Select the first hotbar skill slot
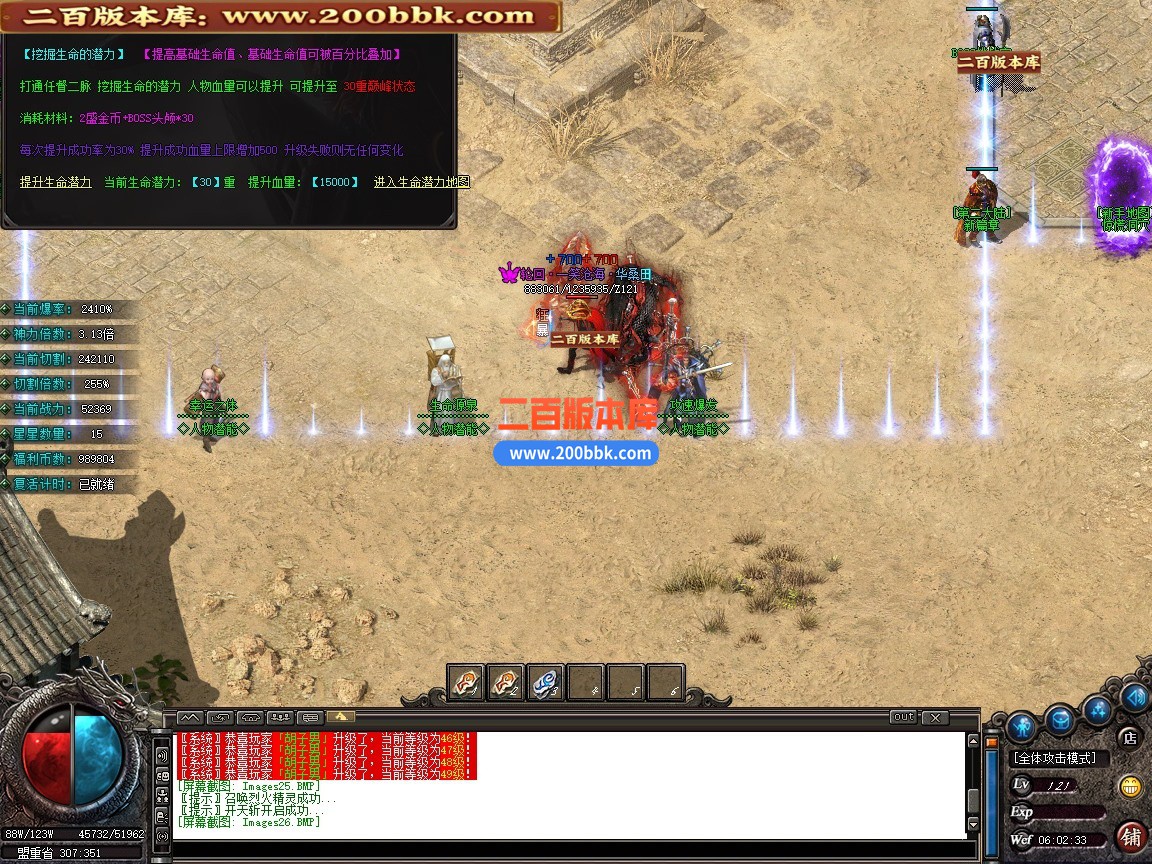 pos(466,683)
